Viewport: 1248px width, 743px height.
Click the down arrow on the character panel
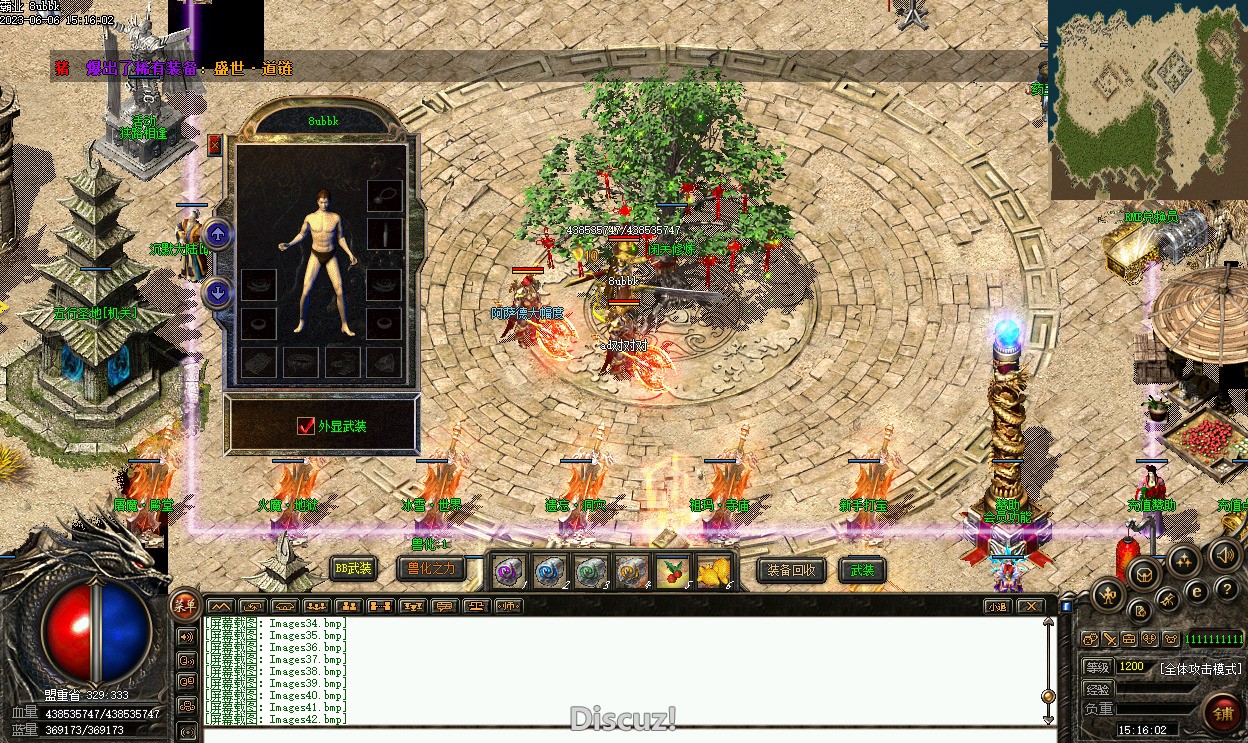click(218, 293)
